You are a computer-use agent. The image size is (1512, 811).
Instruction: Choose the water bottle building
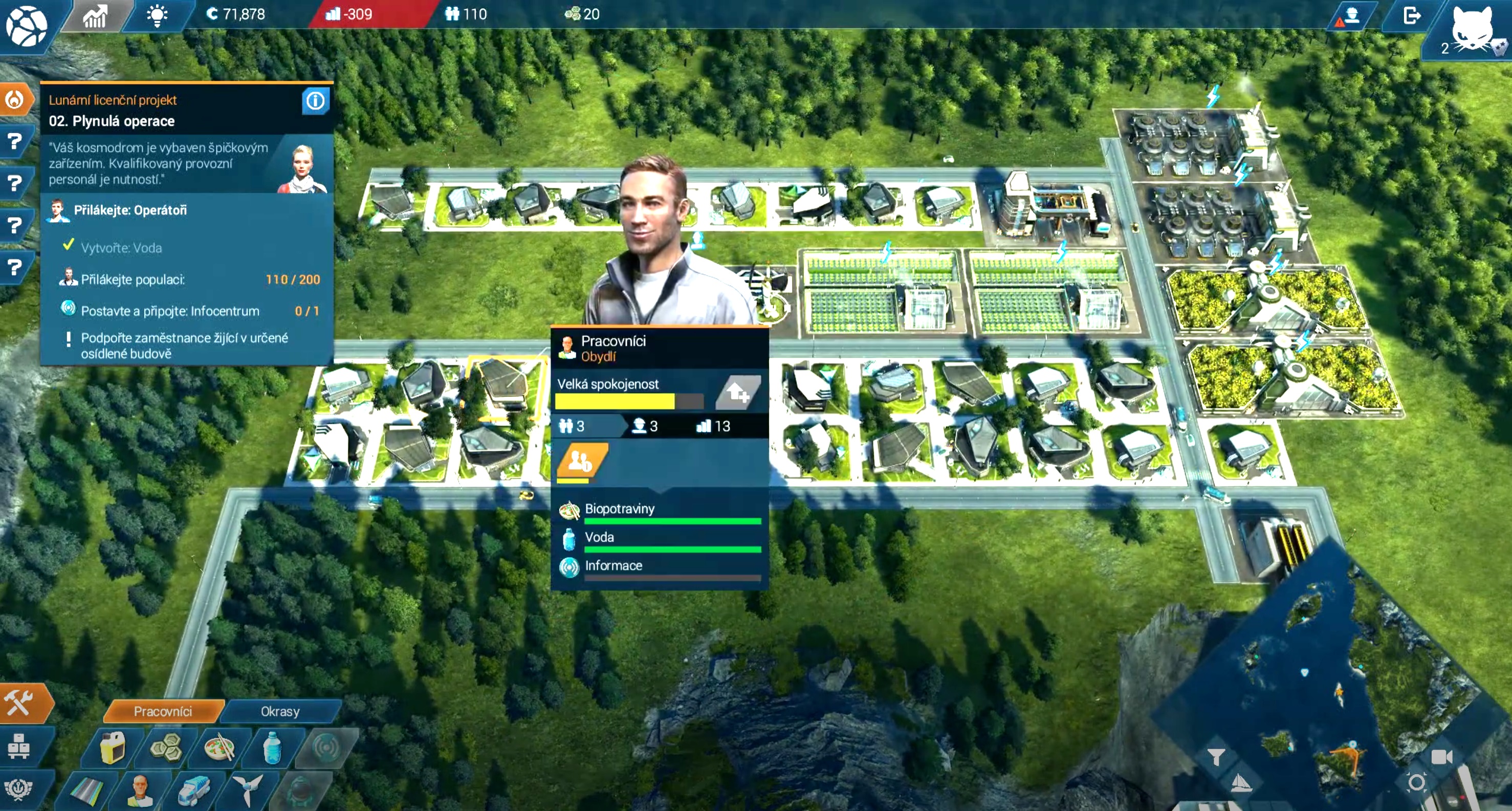pos(272,747)
